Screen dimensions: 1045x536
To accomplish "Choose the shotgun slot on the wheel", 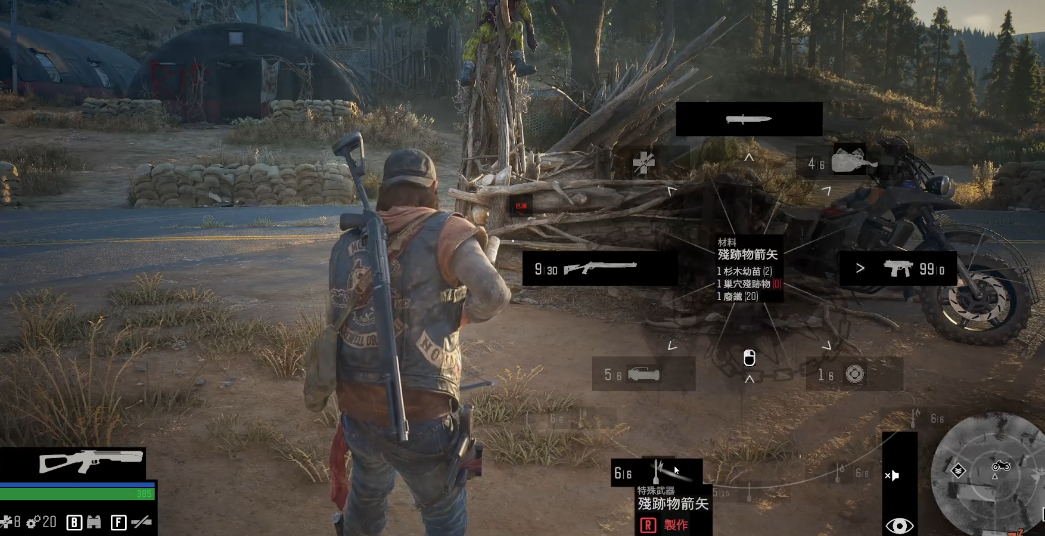I will 600,268.
